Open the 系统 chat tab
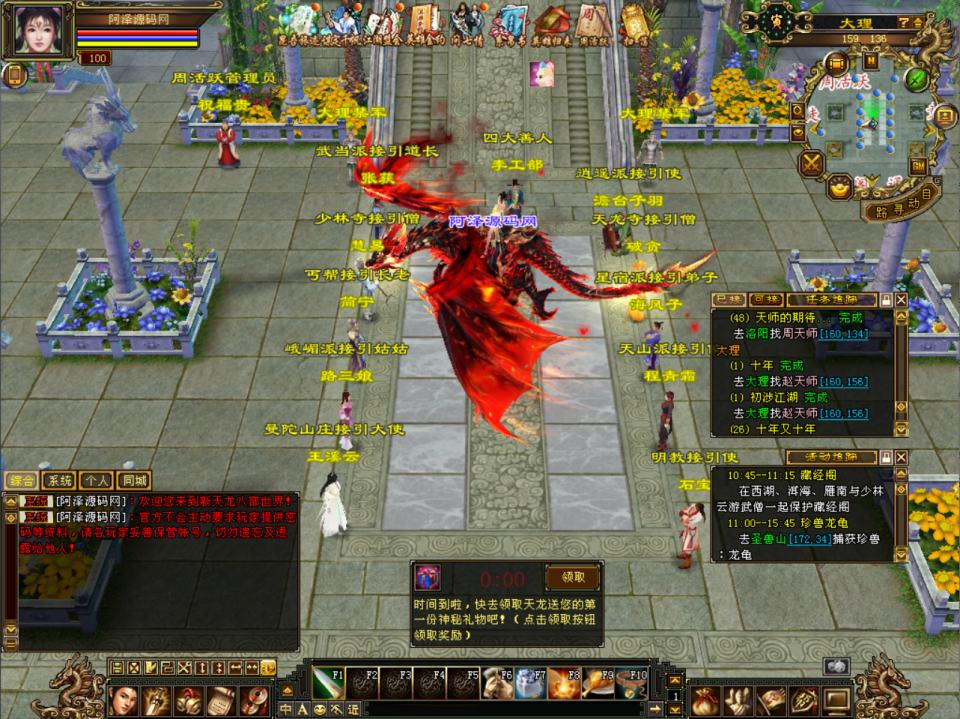Viewport: 960px width, 719px height. 60,481
